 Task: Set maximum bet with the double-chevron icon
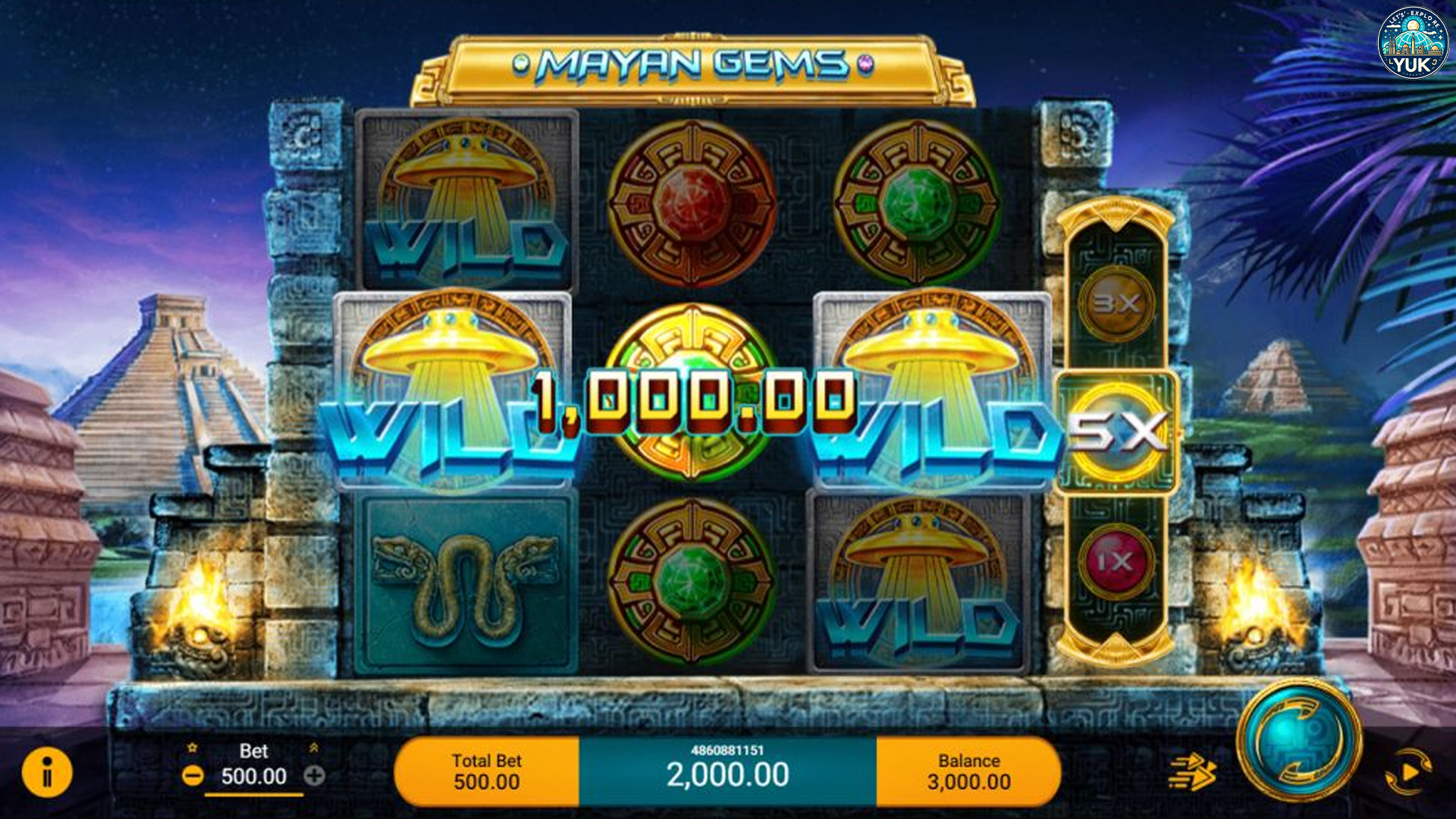(x=316, y=749)
